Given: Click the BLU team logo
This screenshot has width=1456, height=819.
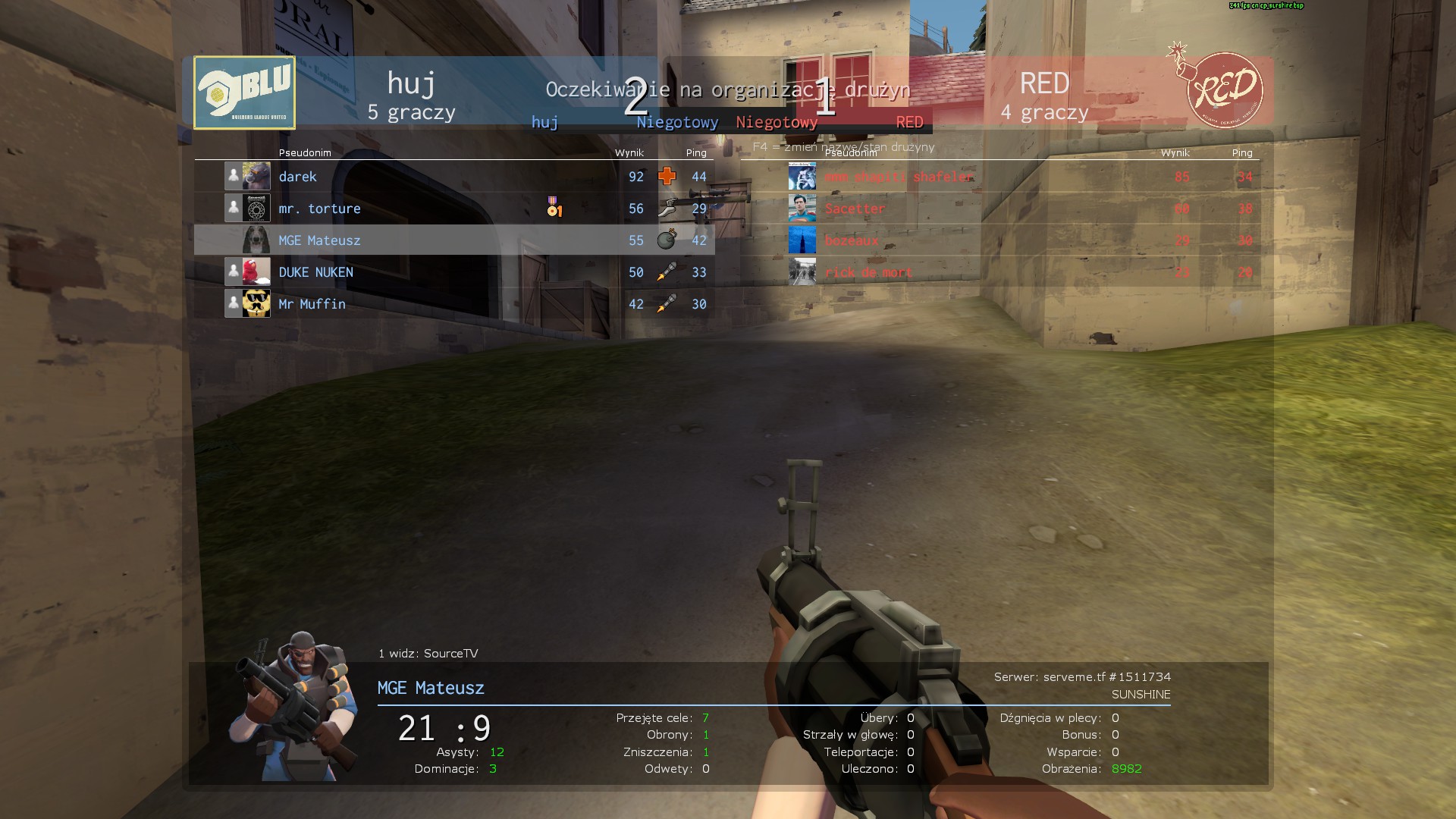Looking at the screenshot, I should click(244, 93).
